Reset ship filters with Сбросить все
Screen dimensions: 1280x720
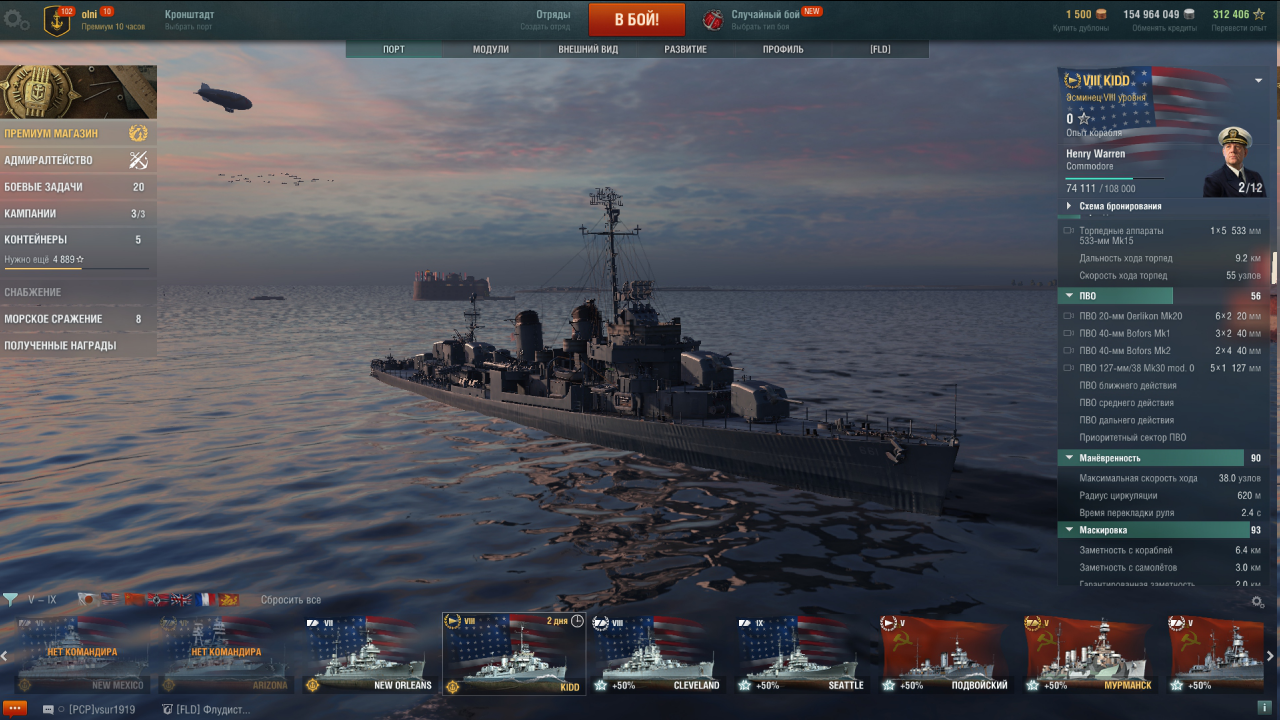pyautogui.click(x=291, y=600)
